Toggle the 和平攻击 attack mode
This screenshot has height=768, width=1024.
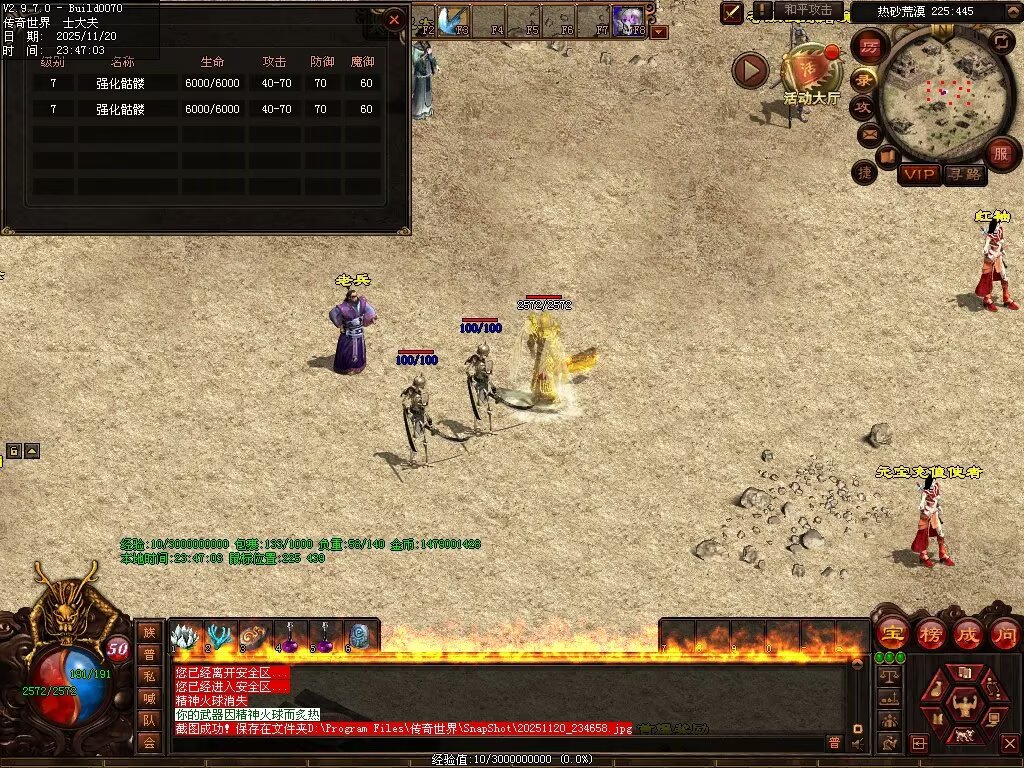coord(807,10)
